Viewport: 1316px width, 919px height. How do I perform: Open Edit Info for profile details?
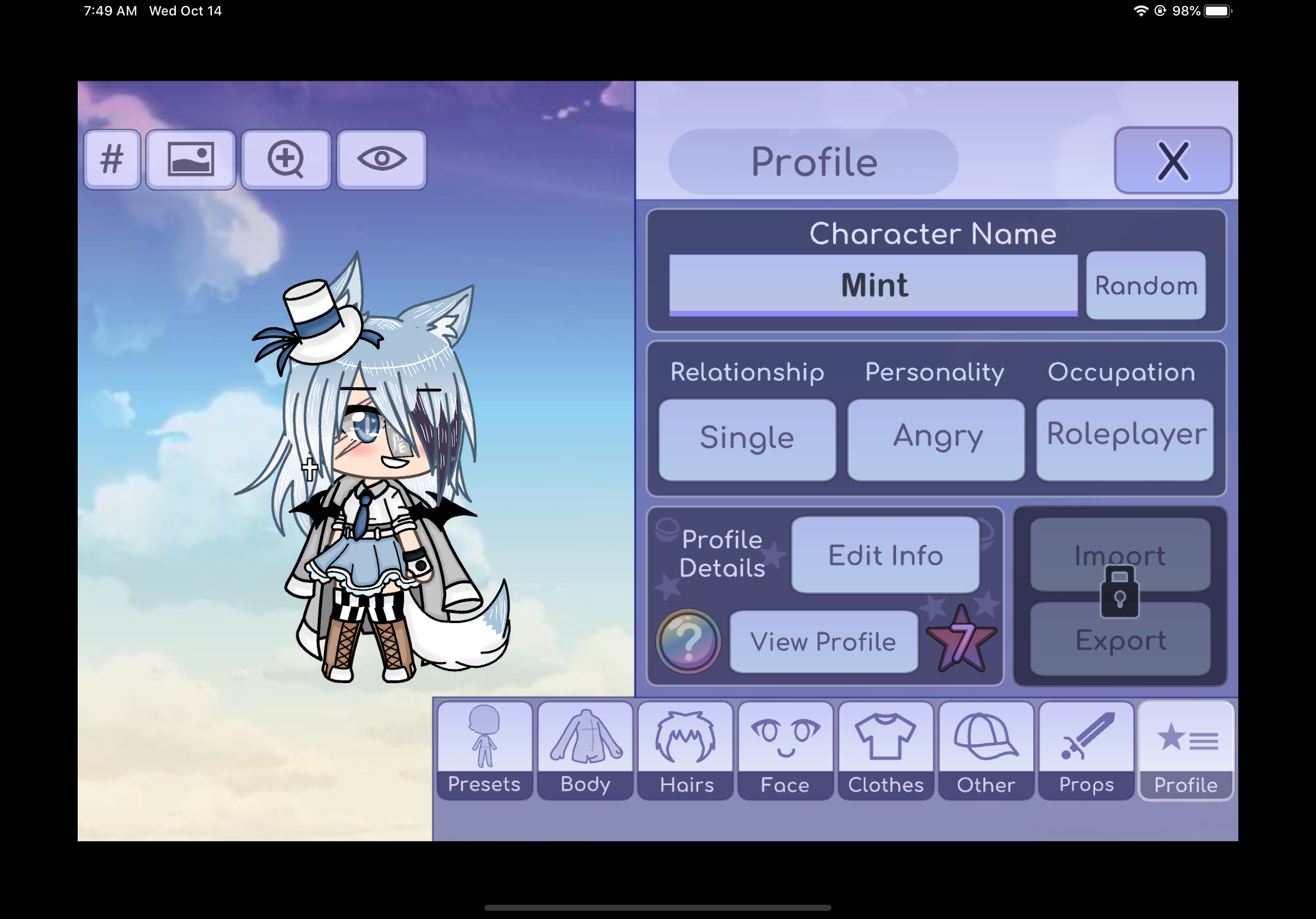tap(884, 555)
